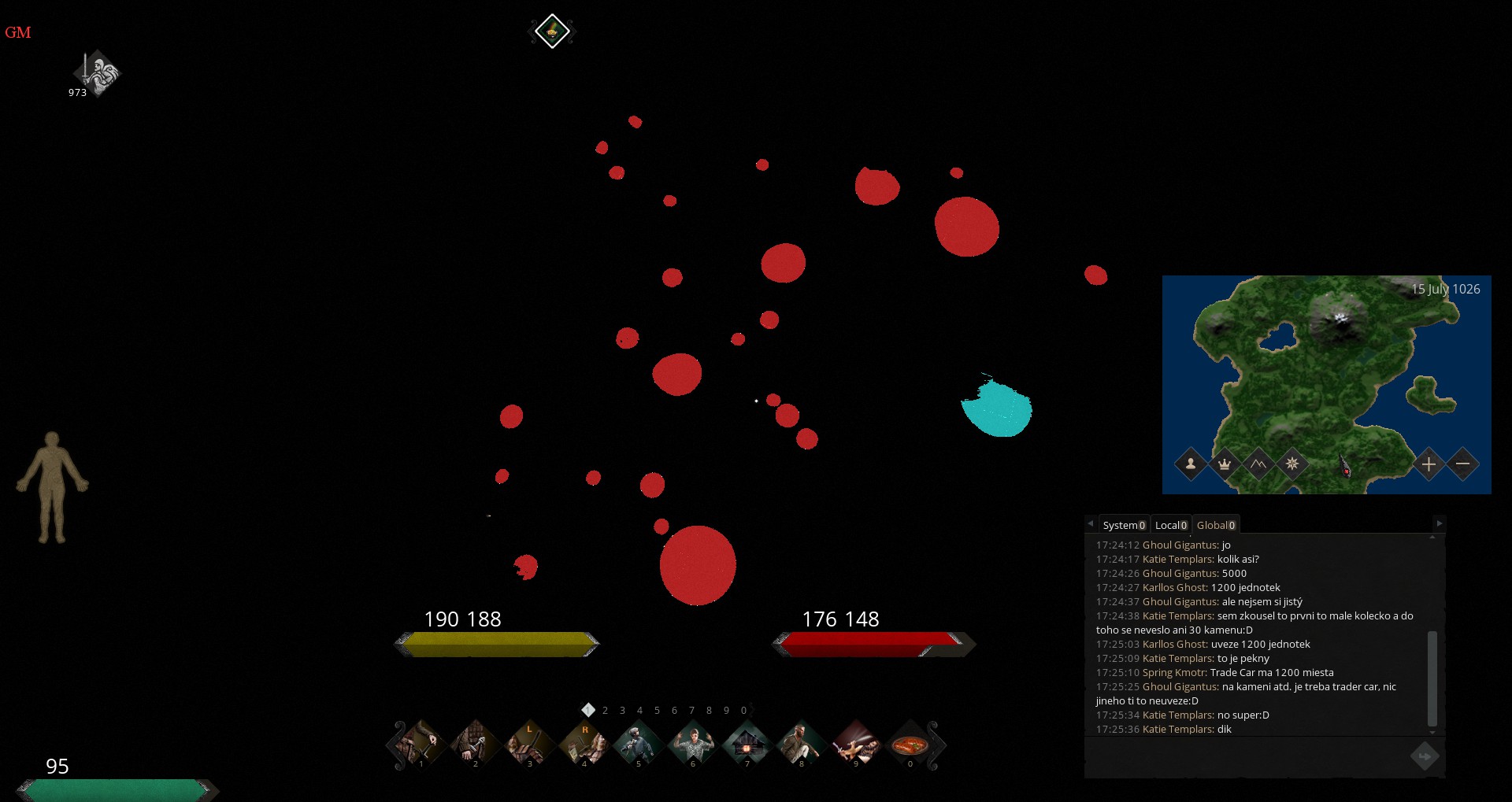Toggle the player marker filter on minimap
Viewport: 1512px width, 802px height.
coord(1191,464)
